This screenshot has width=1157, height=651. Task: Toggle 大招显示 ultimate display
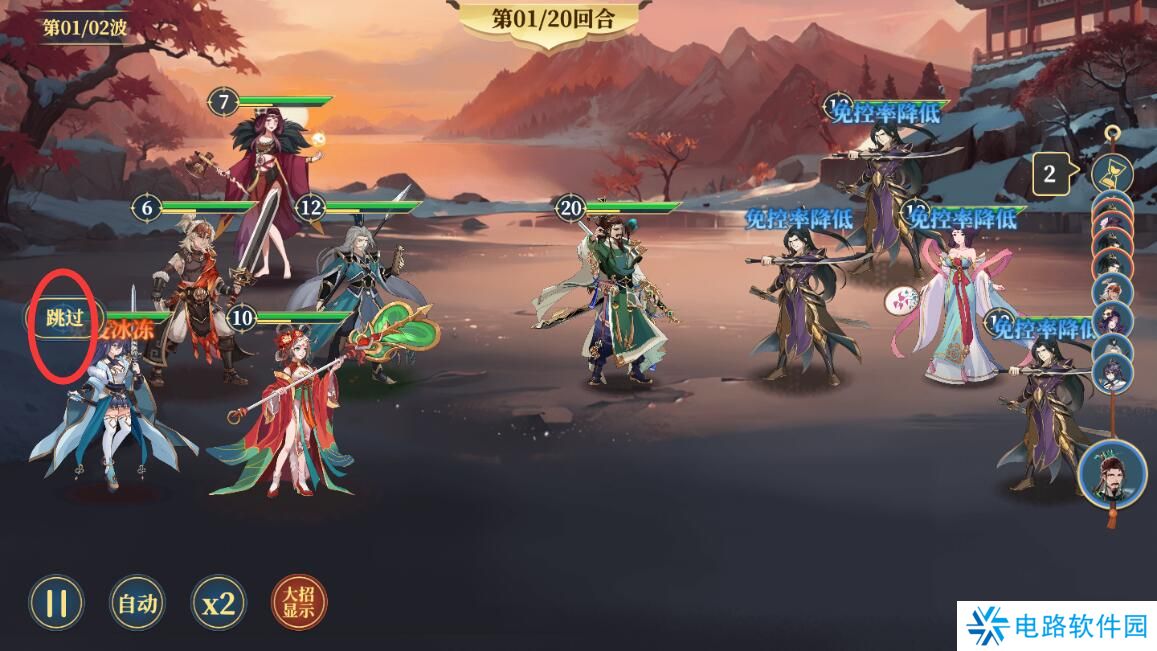[299, 602]
